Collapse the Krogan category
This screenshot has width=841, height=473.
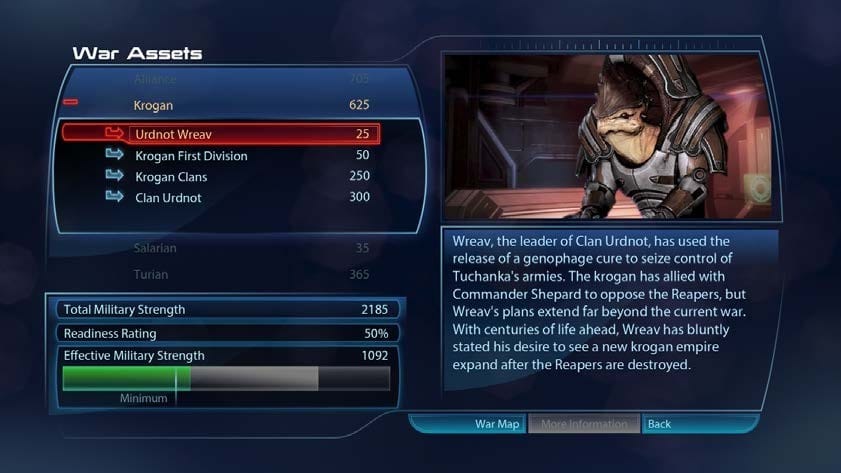71,103
